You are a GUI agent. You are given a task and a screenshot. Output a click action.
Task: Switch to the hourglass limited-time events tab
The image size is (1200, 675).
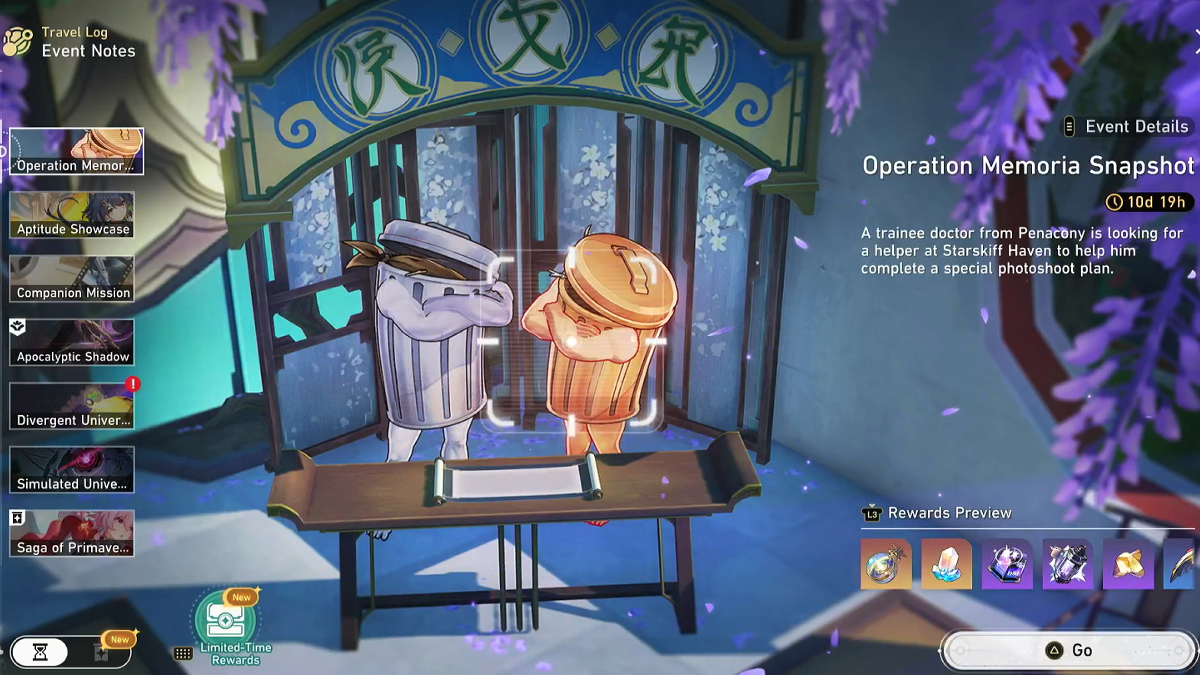40,652
